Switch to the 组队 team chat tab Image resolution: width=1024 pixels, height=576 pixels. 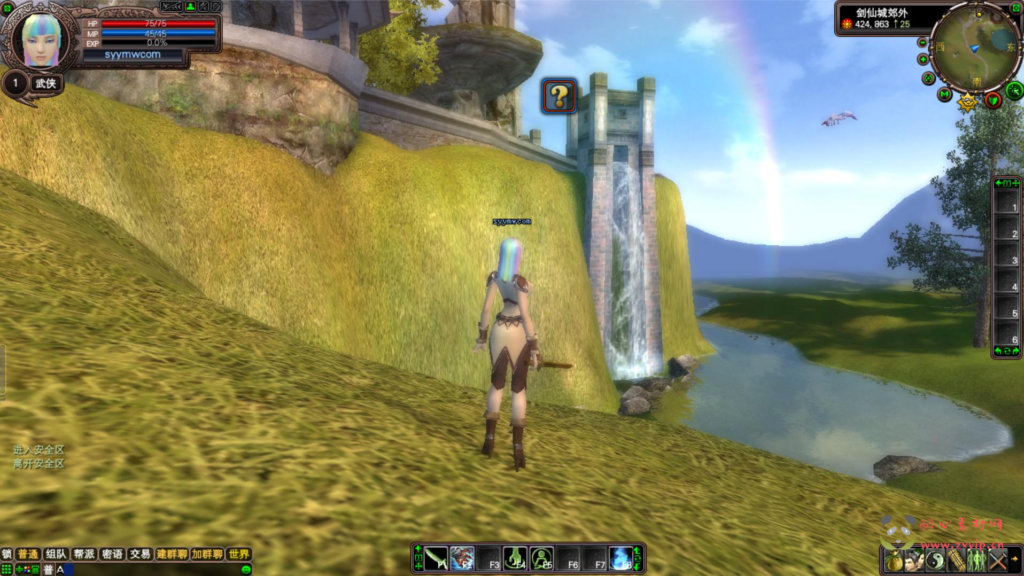pyautogui.click(x=55, y=554)
